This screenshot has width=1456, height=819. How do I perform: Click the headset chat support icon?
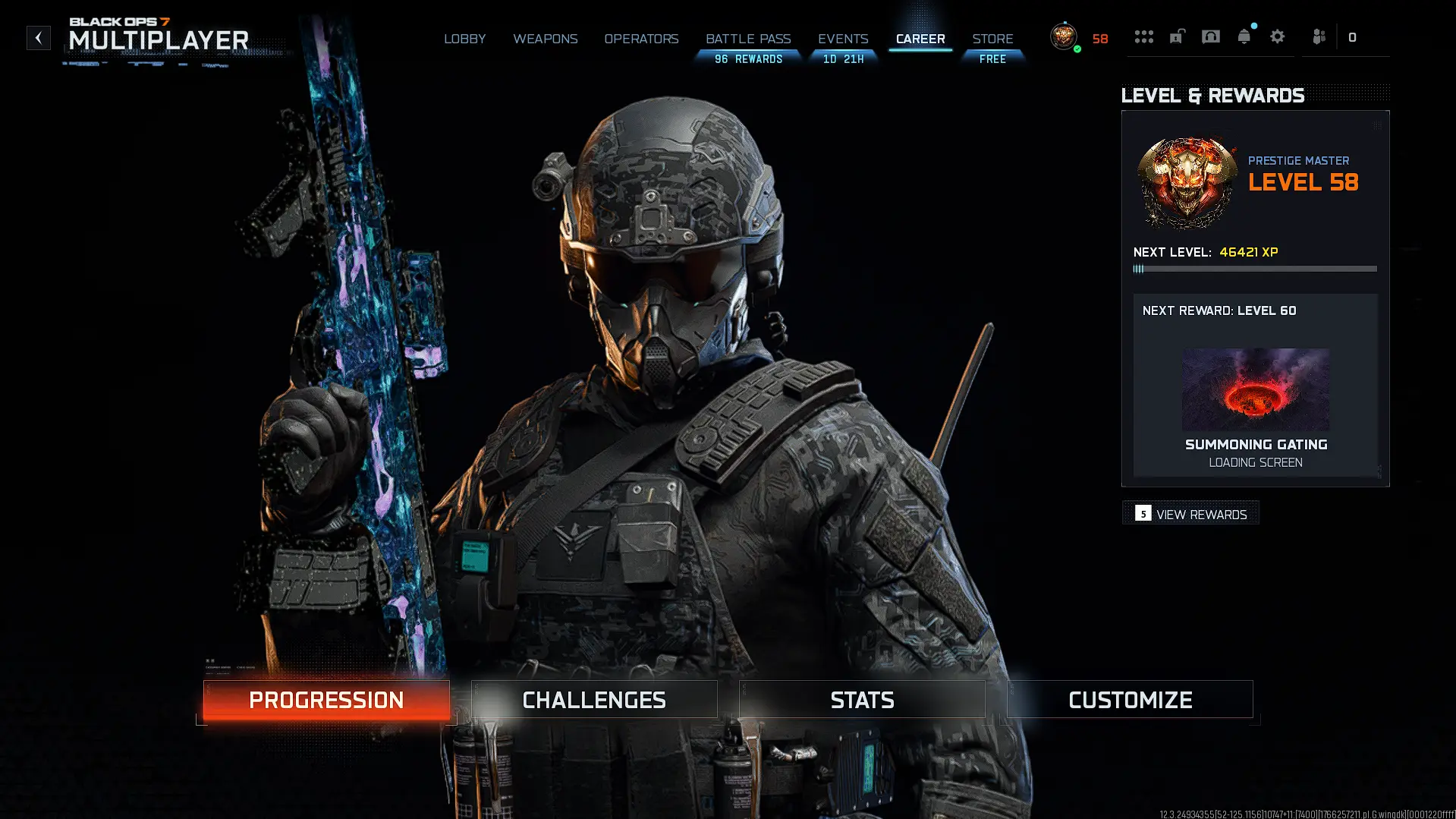click(x=1210, y=36)
